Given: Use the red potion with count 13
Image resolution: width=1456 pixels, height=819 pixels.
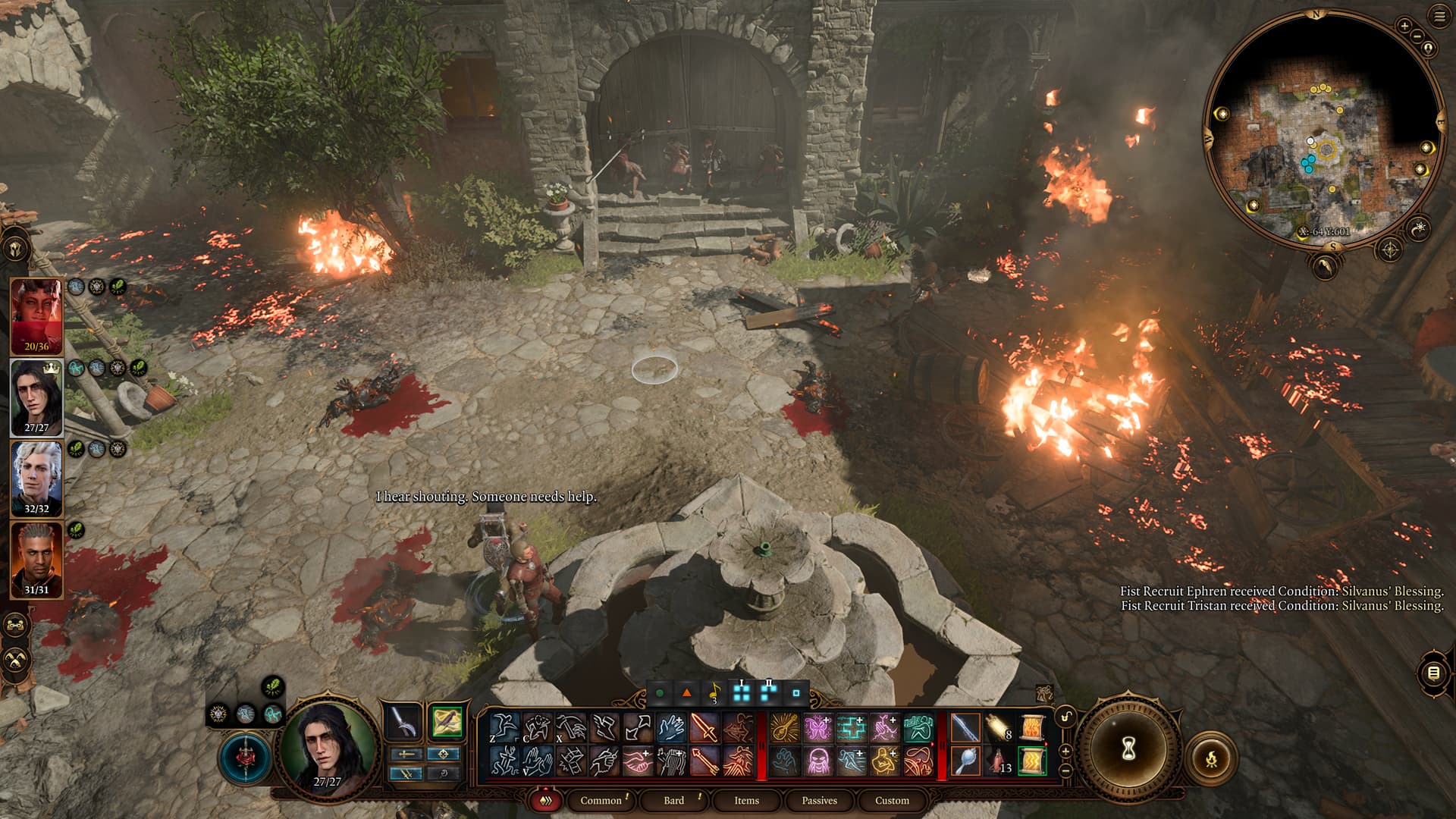Looking at the screenshot, I should pyautogui.click(x=999, y=761).
